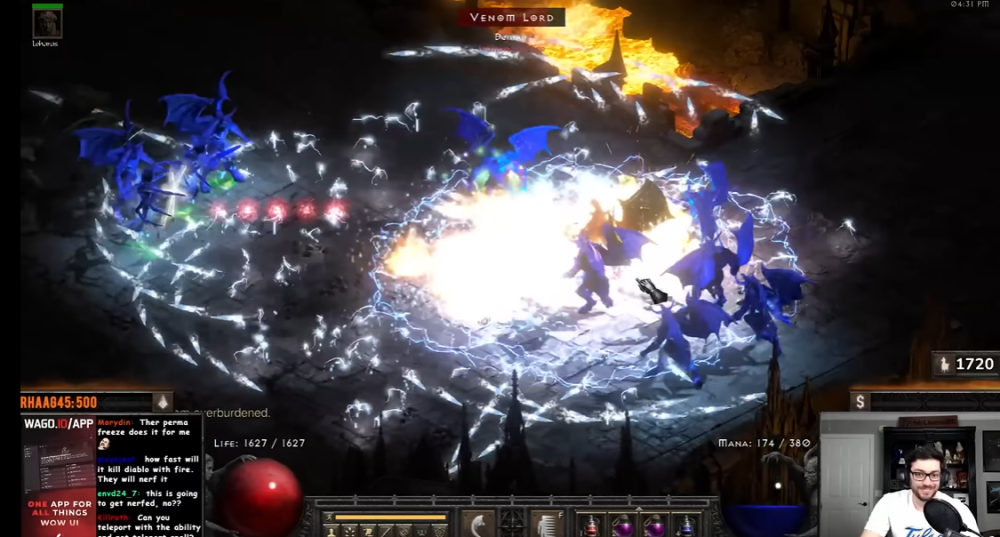Image resolution: width=1000 pixels, height=537 pixels.
Task: Use the red healing potion in belt
Action: pos(592,524)
